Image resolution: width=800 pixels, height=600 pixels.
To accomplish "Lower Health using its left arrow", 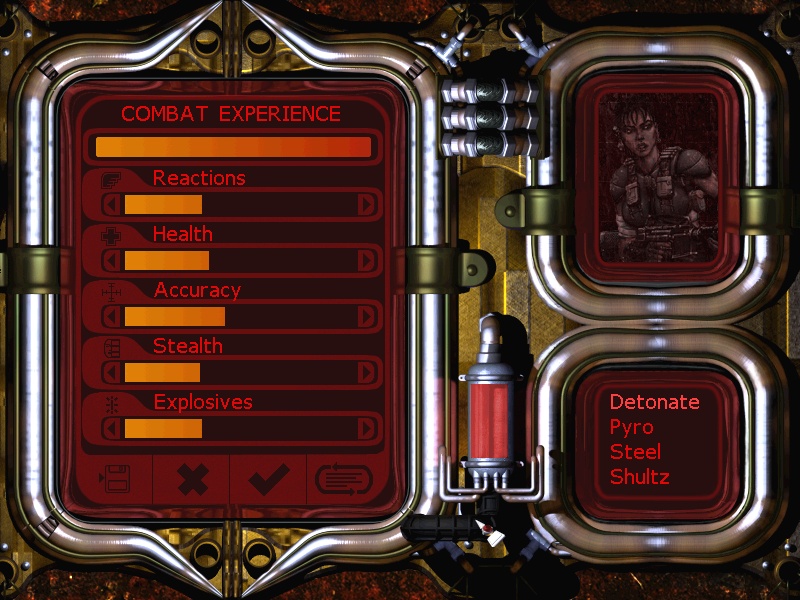I will coord(113,261).
